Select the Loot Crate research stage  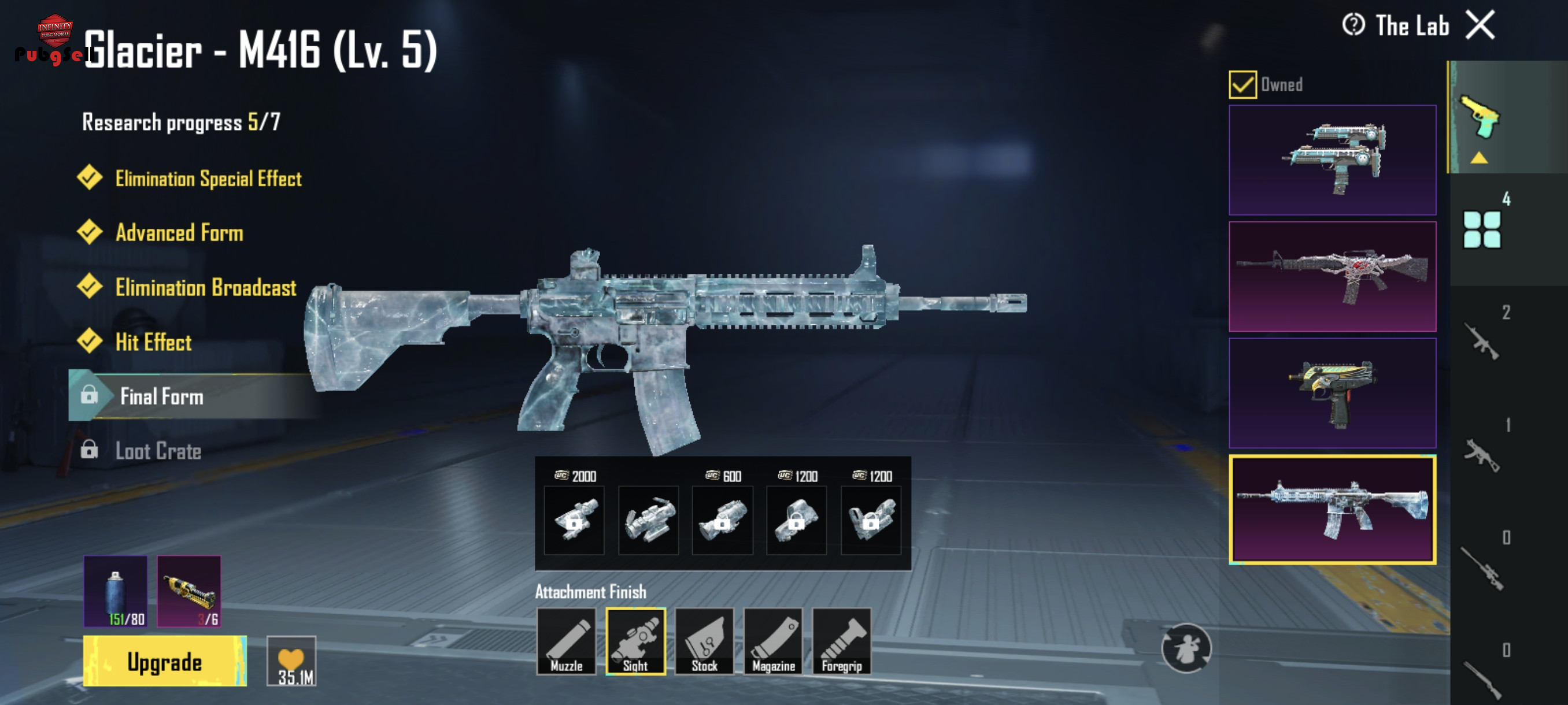pos(158,451)
